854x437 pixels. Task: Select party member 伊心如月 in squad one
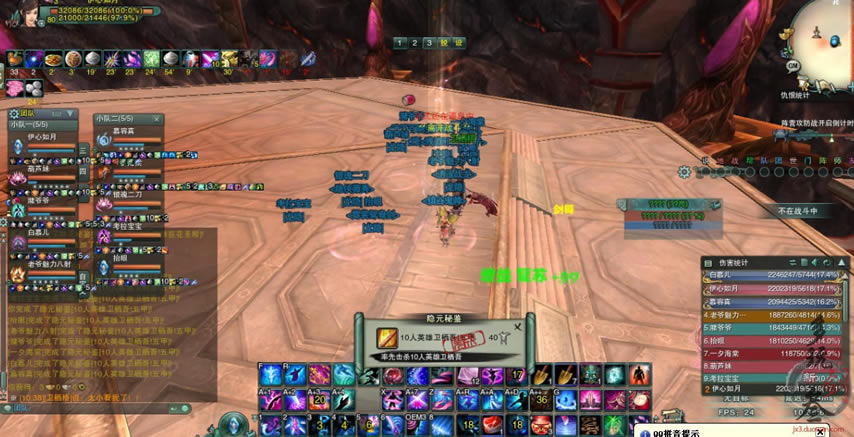[x=41, y=137]
